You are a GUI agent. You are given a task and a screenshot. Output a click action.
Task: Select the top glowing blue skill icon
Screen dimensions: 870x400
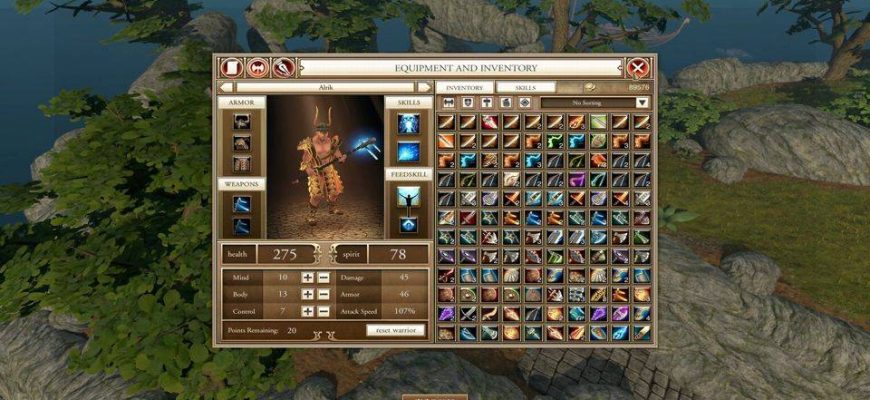coord(407,123)
